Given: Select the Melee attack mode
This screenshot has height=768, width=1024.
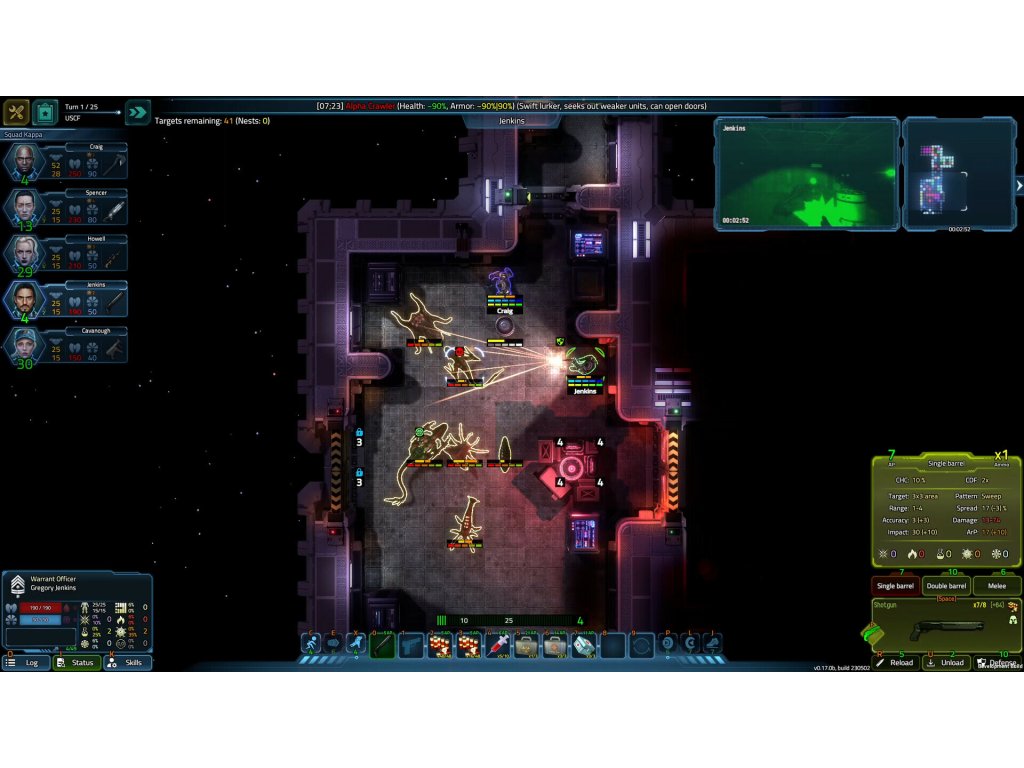Looking at the screenshot, I should (996, 586).
